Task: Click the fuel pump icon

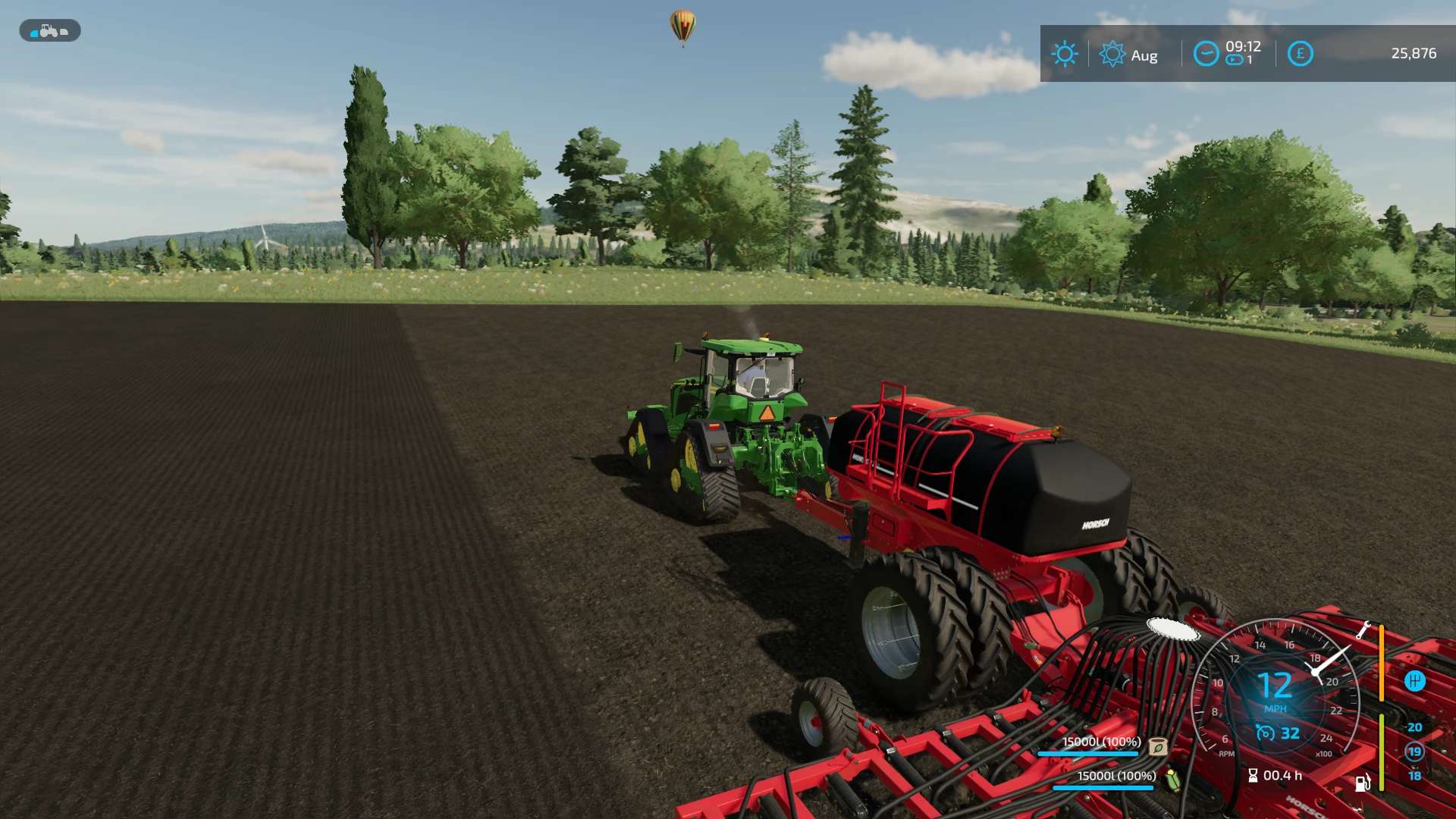Action: pos(1362,783)
